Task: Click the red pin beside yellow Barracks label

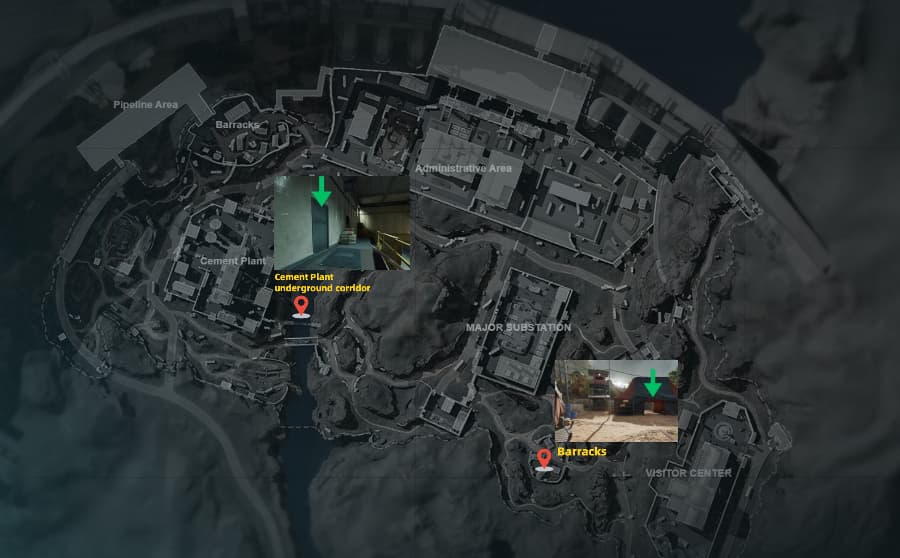Action: (544, 459)
